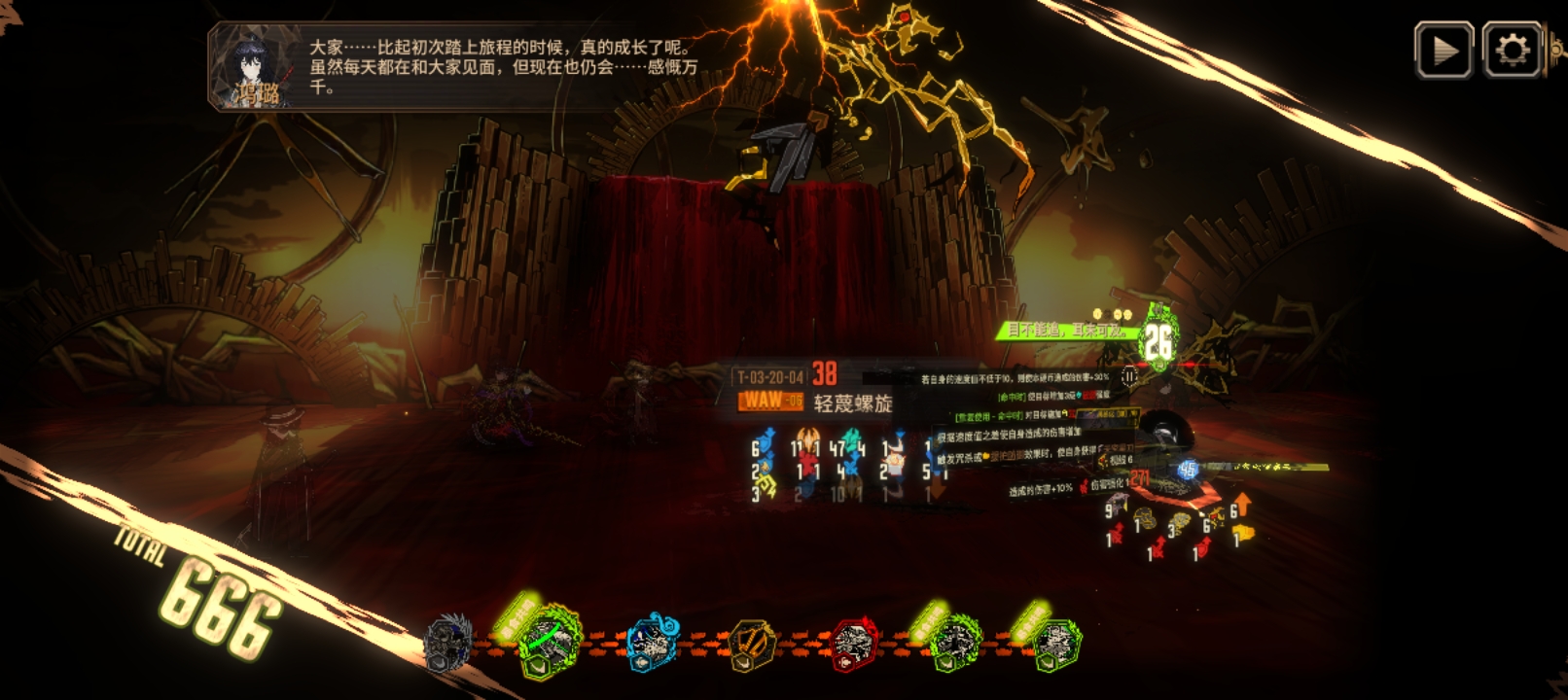The width and height of the screenshot is (1568, 700).
Task: Choose the blue skill icon in the chain
Action: (653, 642)
